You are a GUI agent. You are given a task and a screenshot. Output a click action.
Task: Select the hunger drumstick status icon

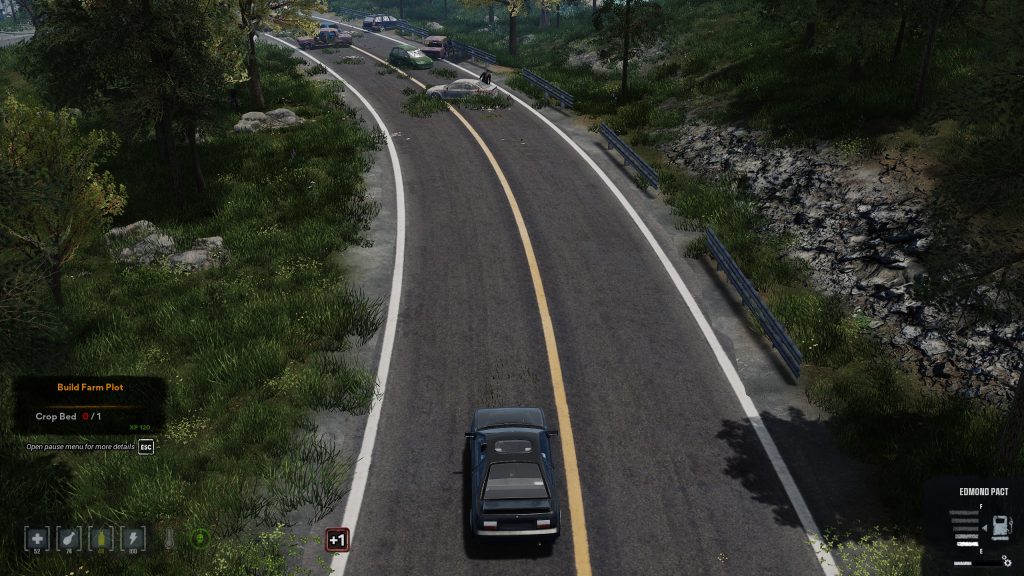tap(69, 539)
